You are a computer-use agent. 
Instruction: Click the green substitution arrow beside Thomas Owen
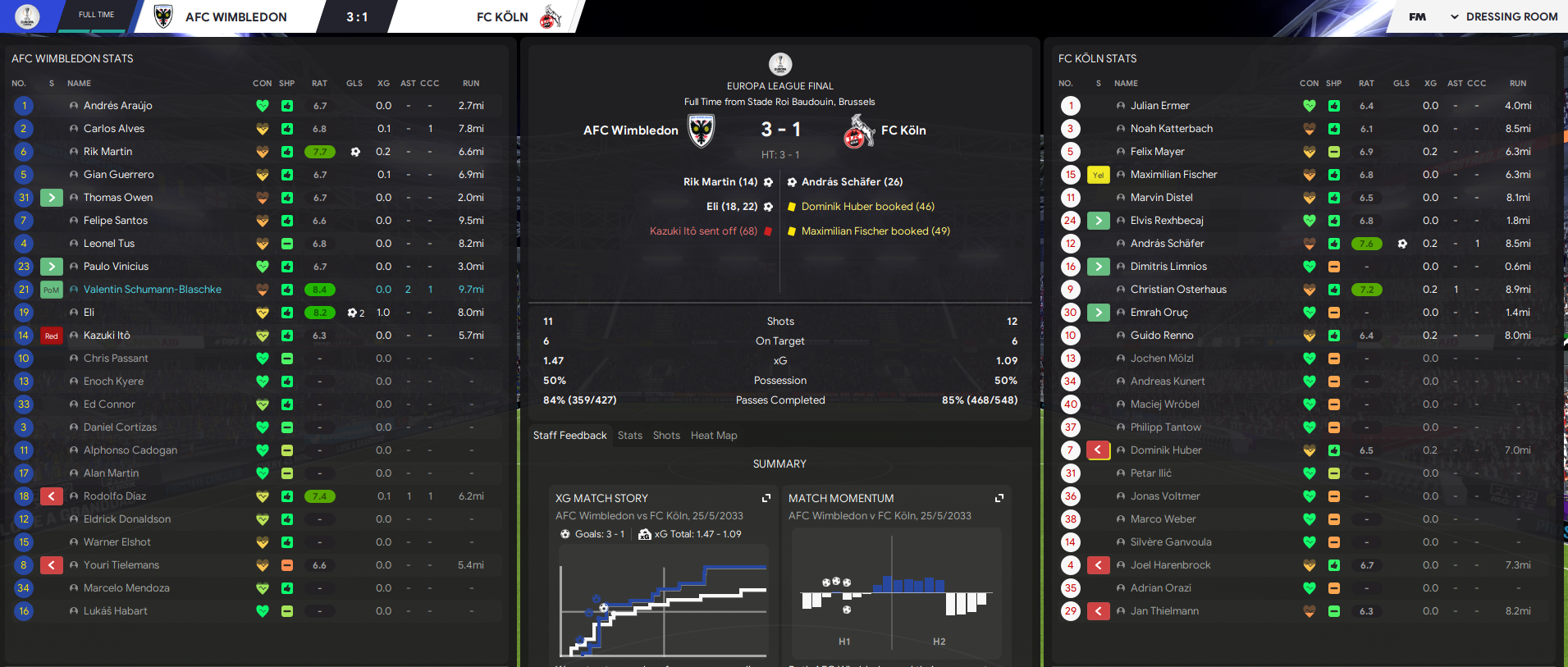click(51, 197)
